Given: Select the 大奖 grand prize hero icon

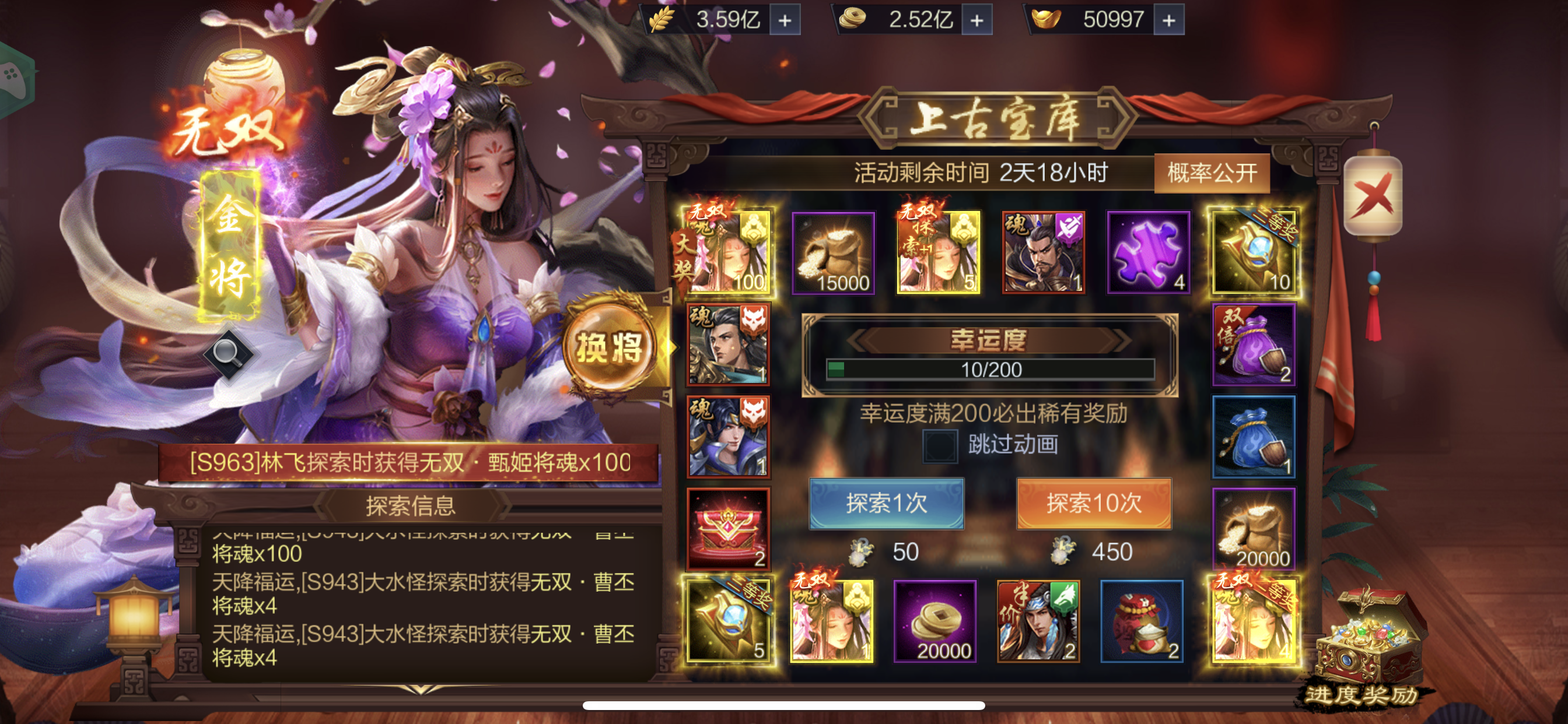Looking at the screenshot, I should pos(729,251).
